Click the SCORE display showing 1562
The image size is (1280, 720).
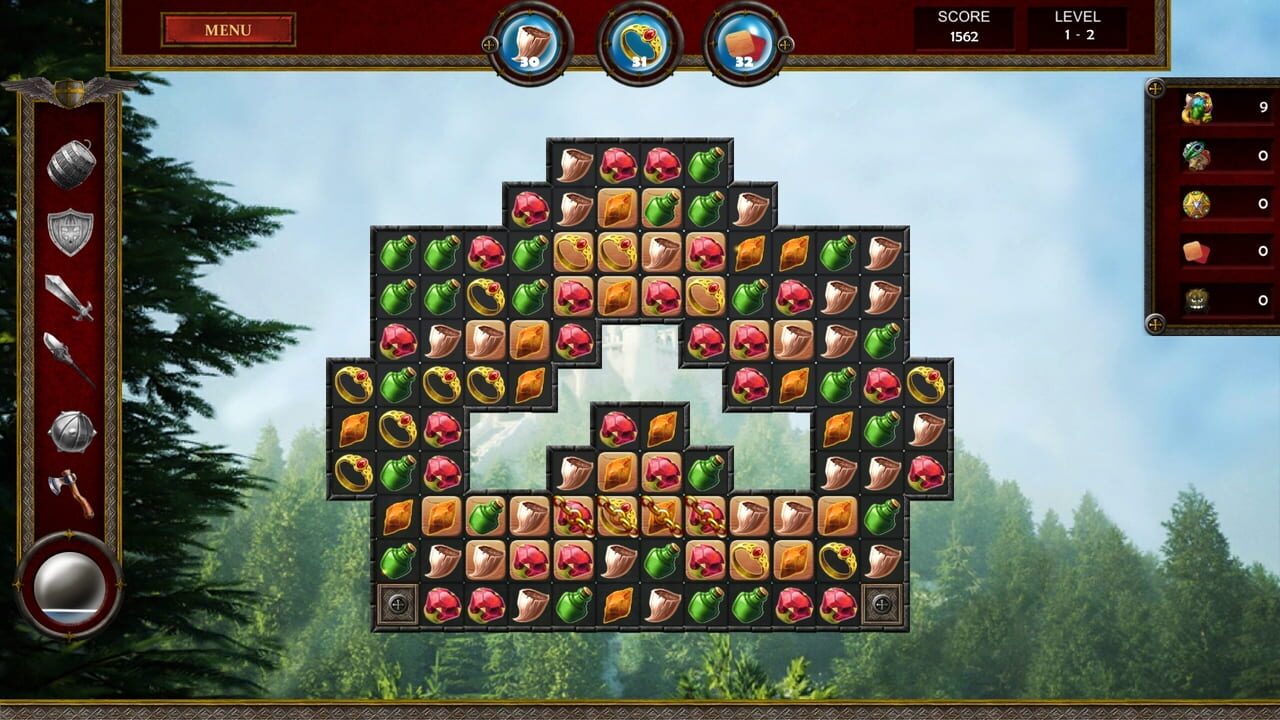963,24
